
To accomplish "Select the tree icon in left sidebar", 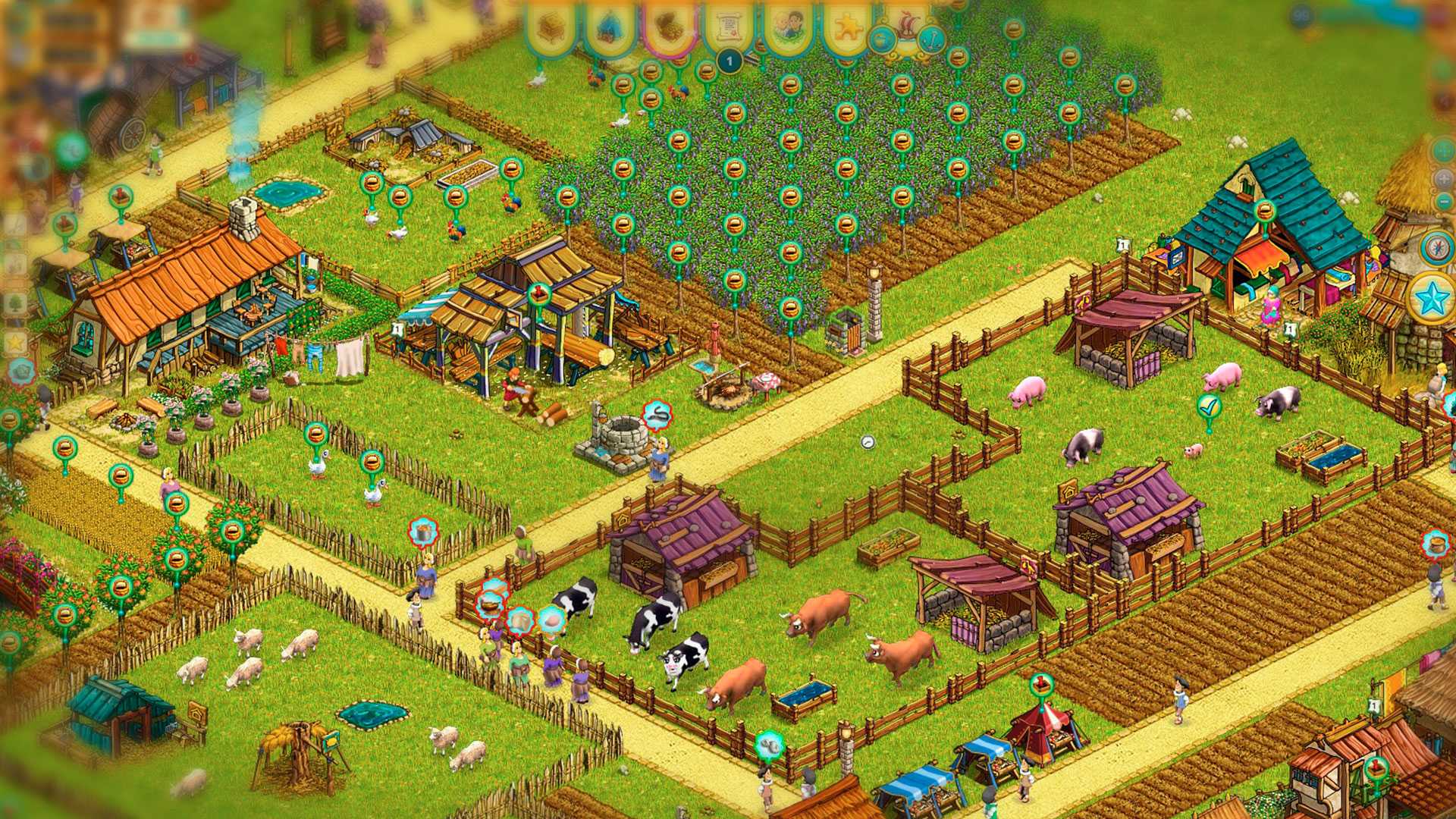I will pos(15,303).
